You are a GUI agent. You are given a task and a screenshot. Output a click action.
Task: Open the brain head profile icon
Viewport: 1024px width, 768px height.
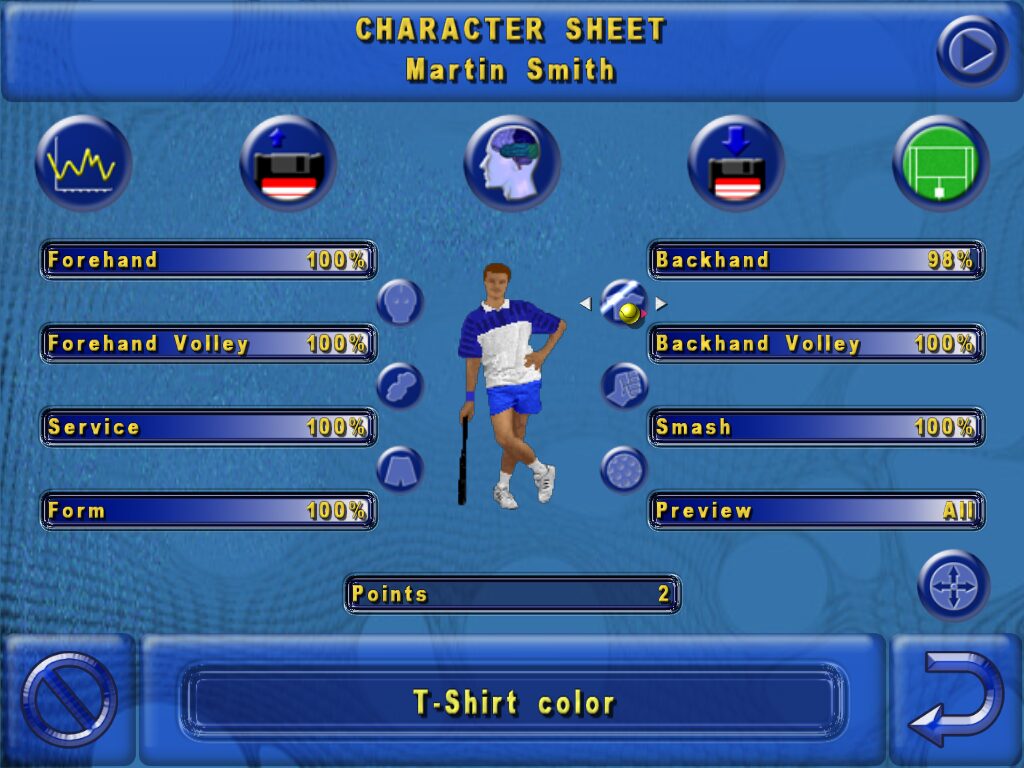click(512, 162)
